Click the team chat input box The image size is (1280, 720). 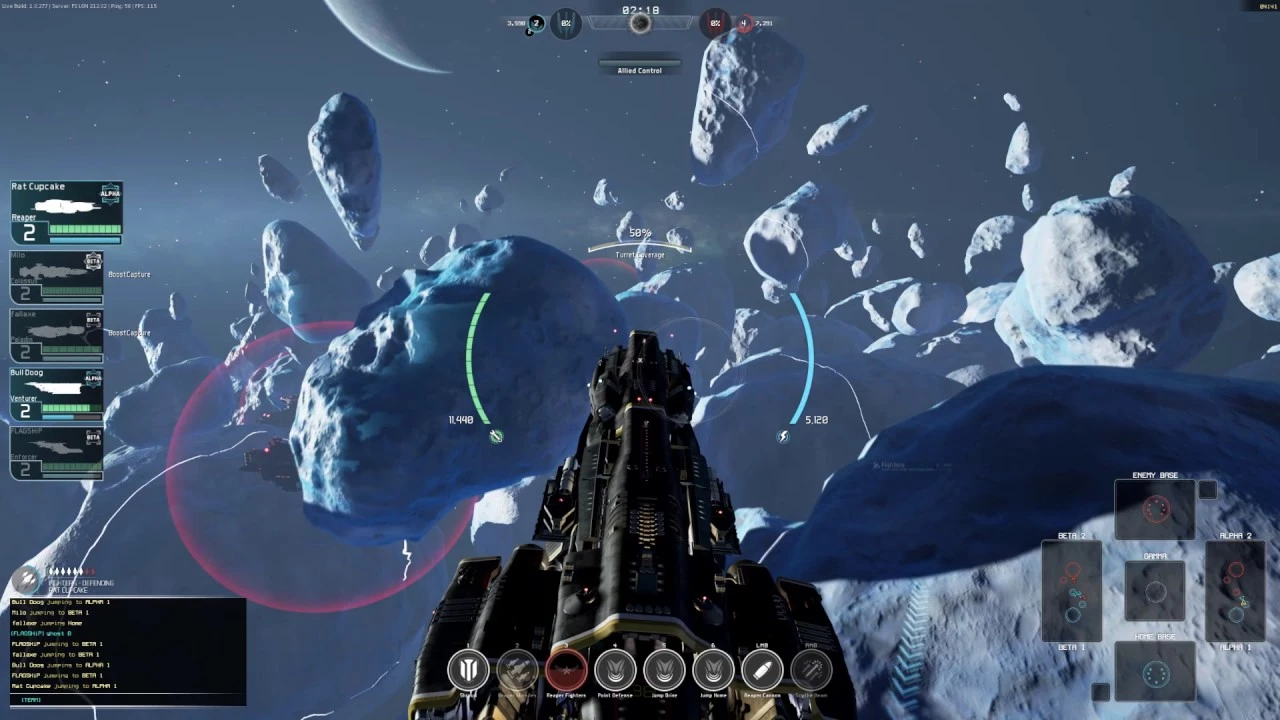coord(128,699)
